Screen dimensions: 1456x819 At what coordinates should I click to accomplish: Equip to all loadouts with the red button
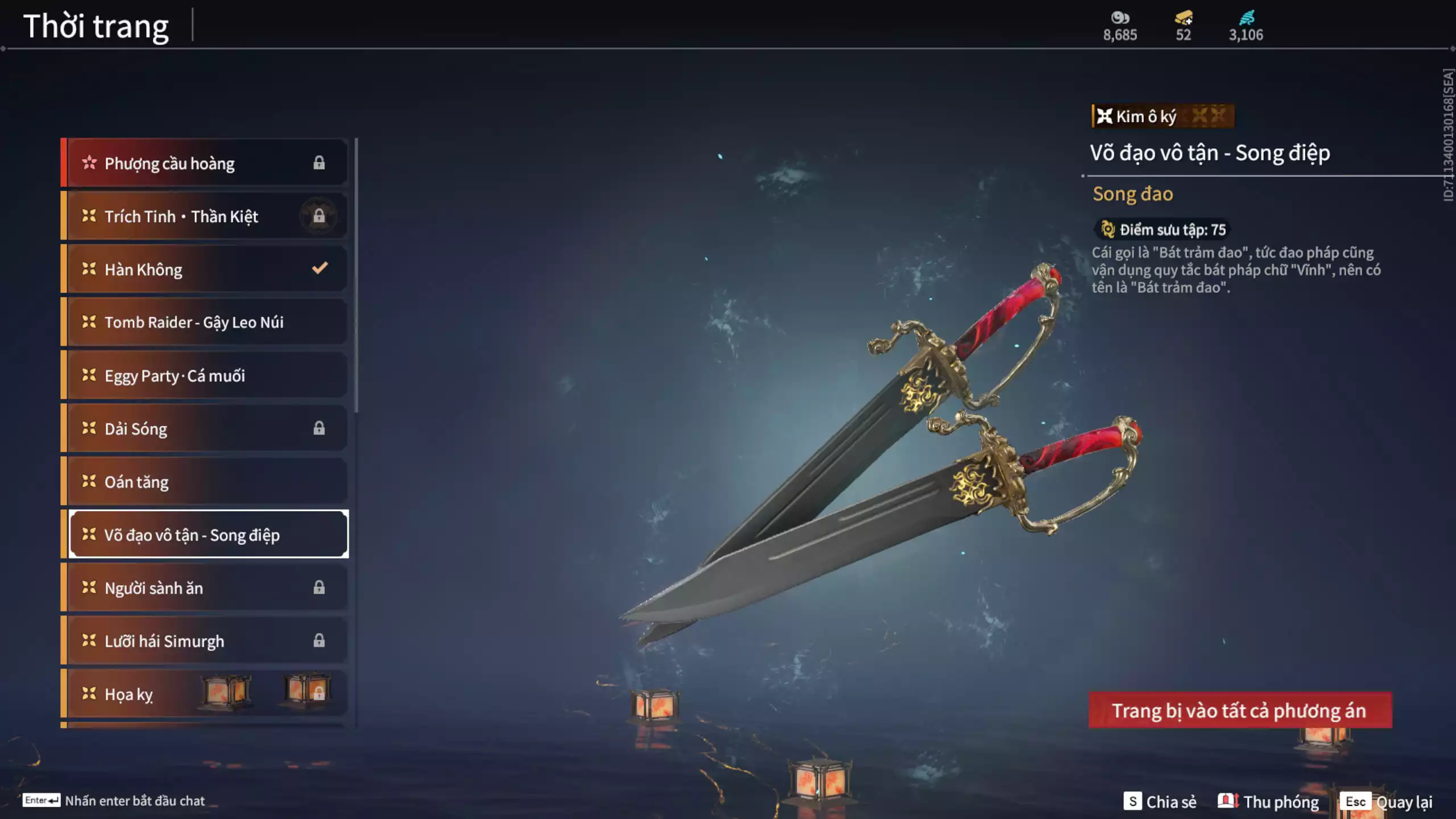pos(1240,710)
